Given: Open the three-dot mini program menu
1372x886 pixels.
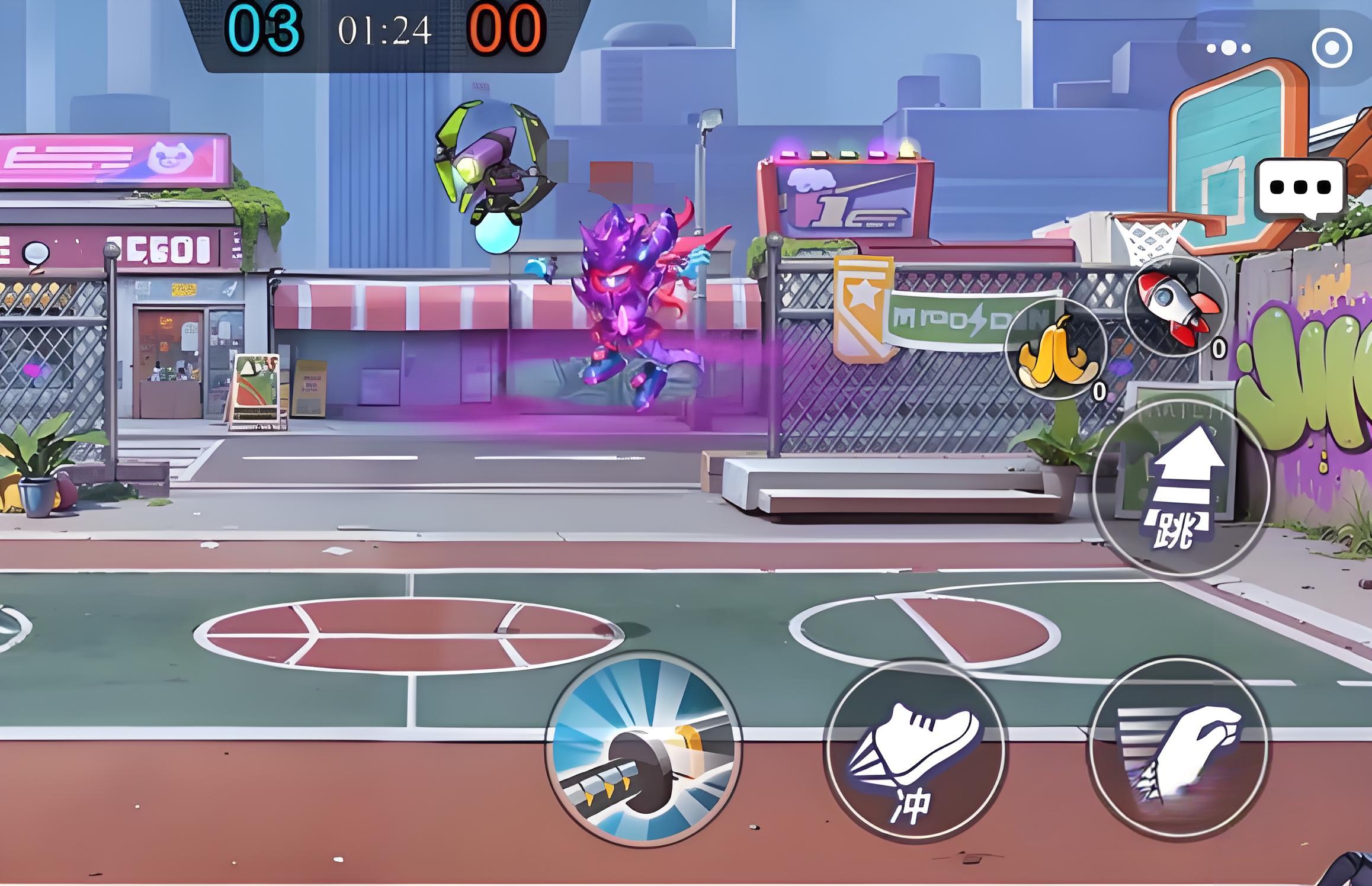Looking at the screenshot, I should (x=1229, y=48).
